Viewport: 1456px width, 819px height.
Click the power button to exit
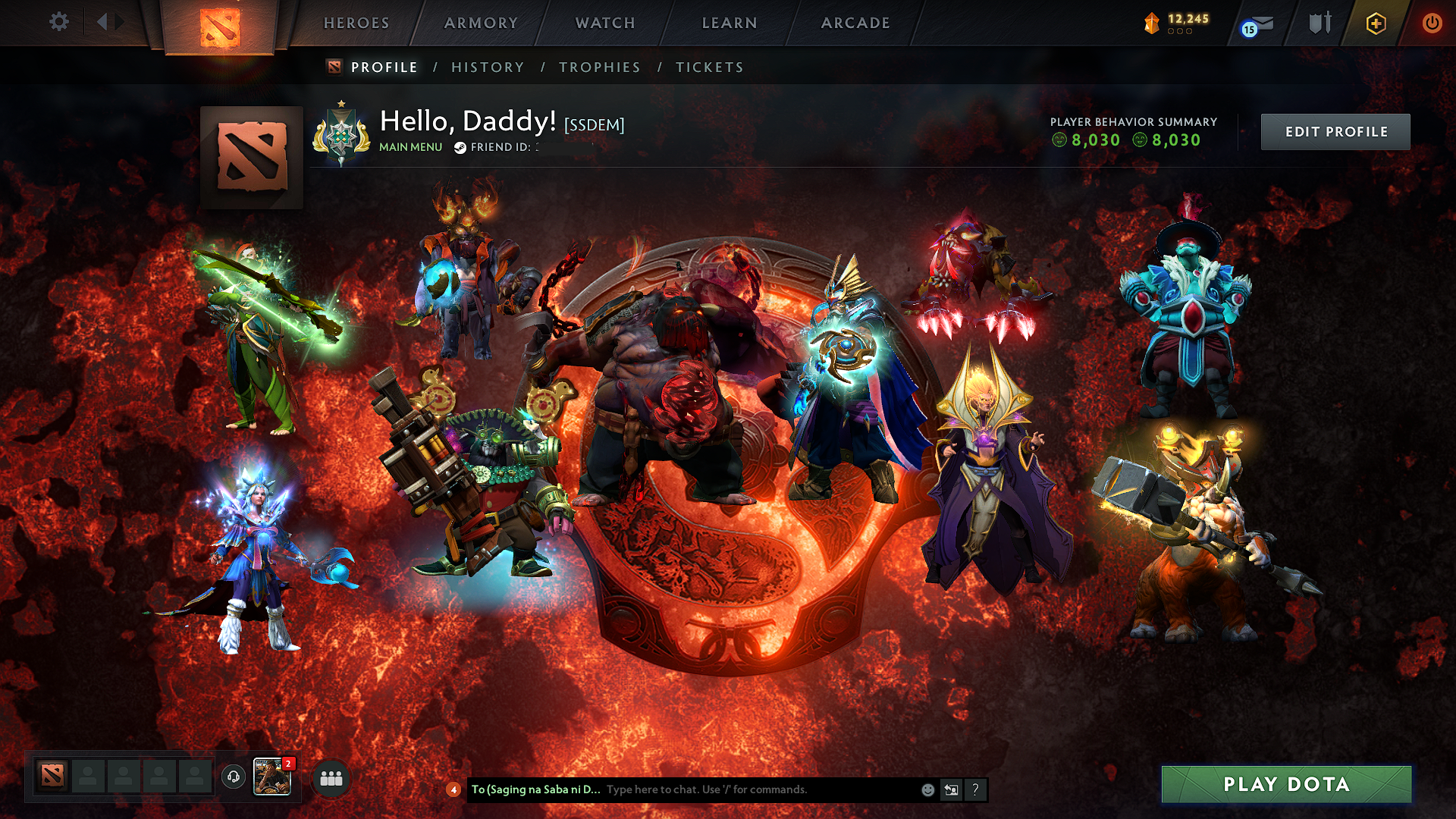[1433, 24]
